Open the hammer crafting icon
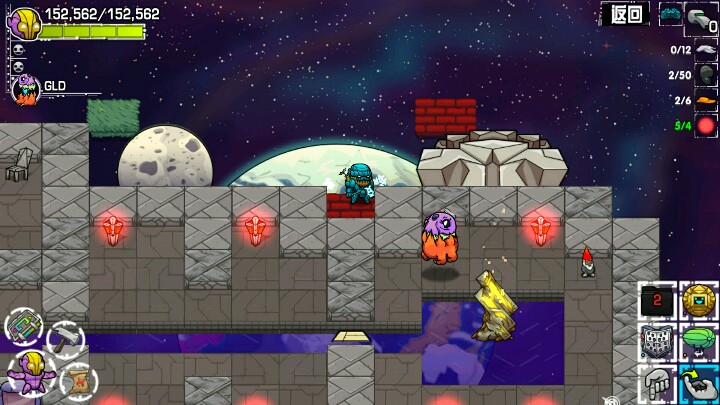 click(x=64, y=339)
